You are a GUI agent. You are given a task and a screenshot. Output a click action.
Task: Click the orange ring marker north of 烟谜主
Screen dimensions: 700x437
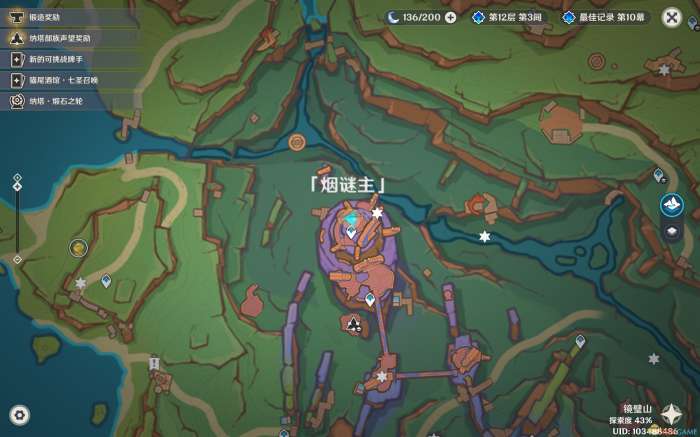point(296,142)
